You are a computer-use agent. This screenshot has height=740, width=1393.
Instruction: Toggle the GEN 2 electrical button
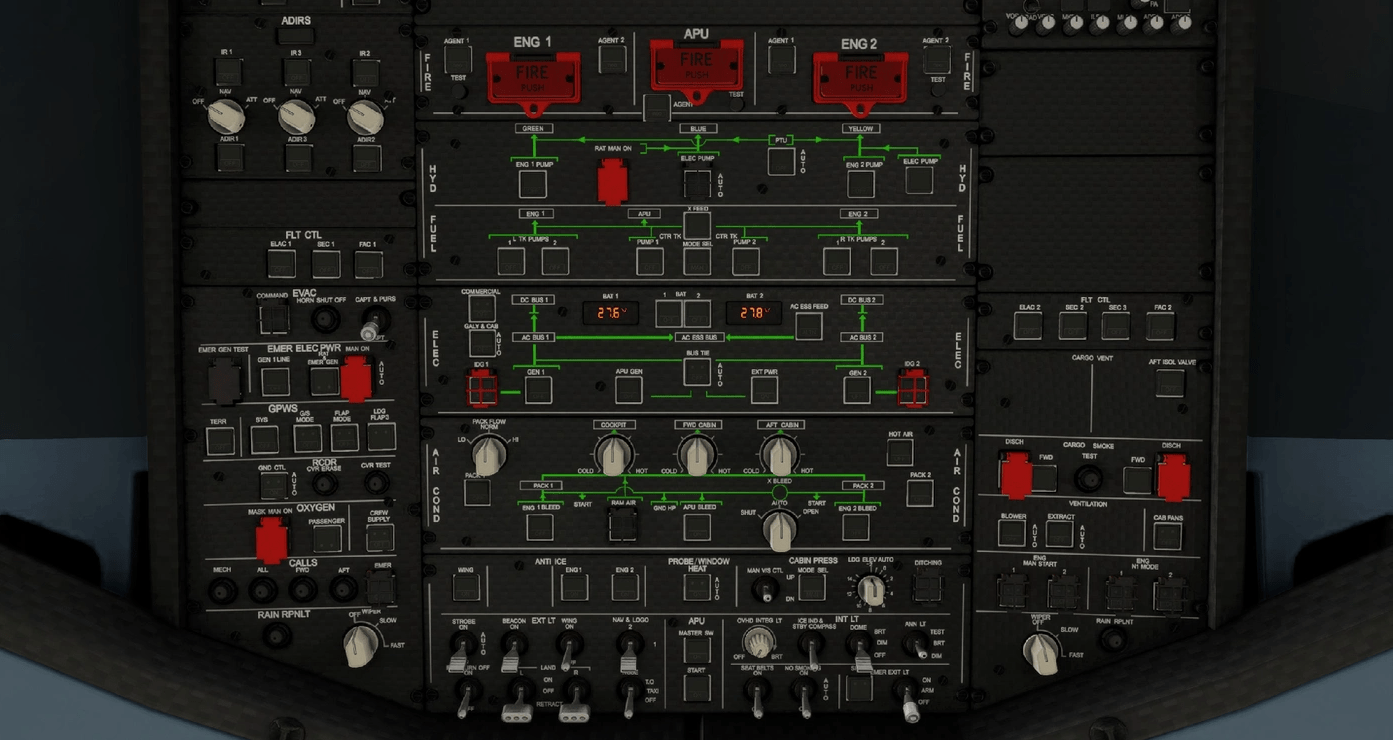click(x=857, y=390)
